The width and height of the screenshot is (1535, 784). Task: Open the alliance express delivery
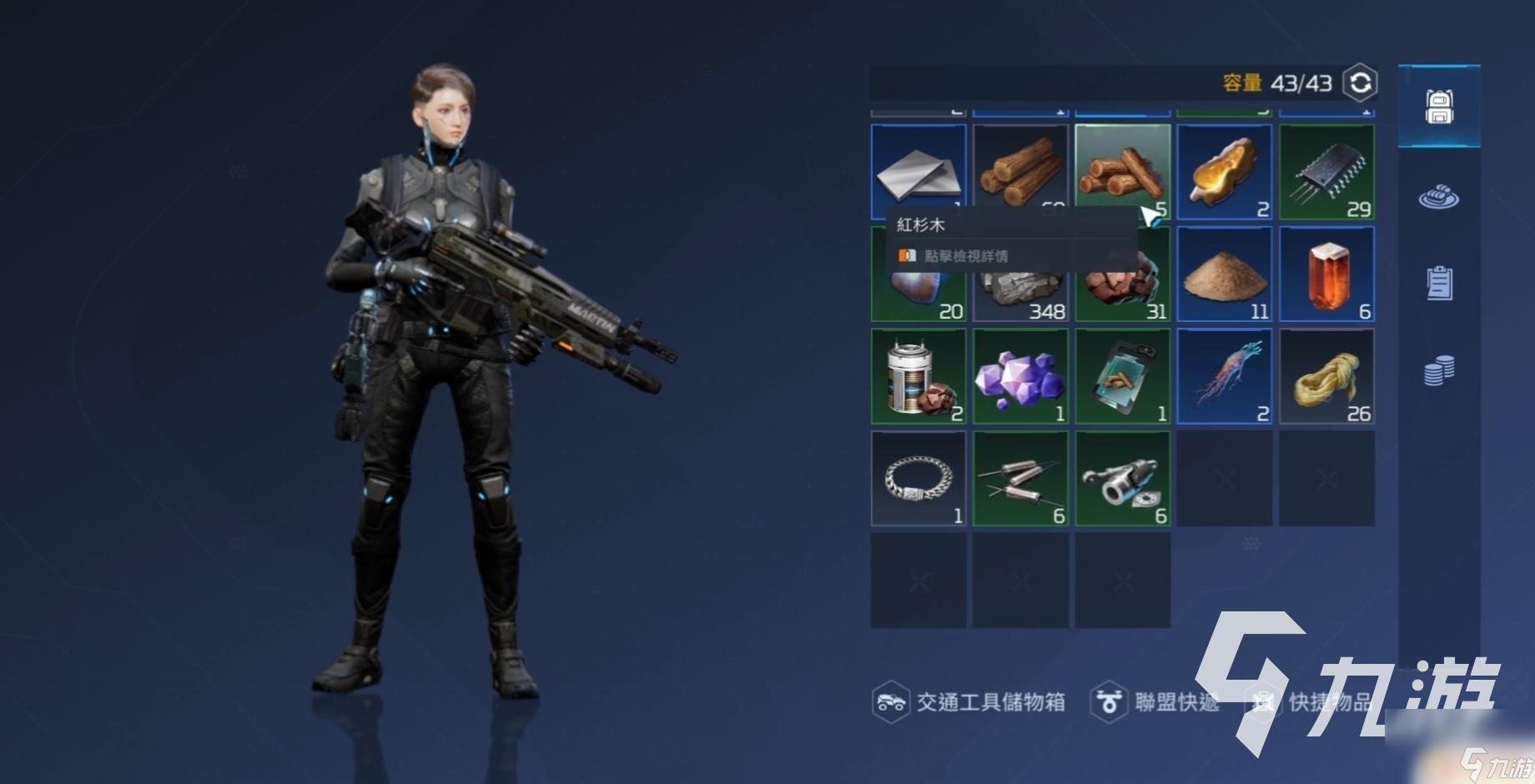coord(1155,702)
